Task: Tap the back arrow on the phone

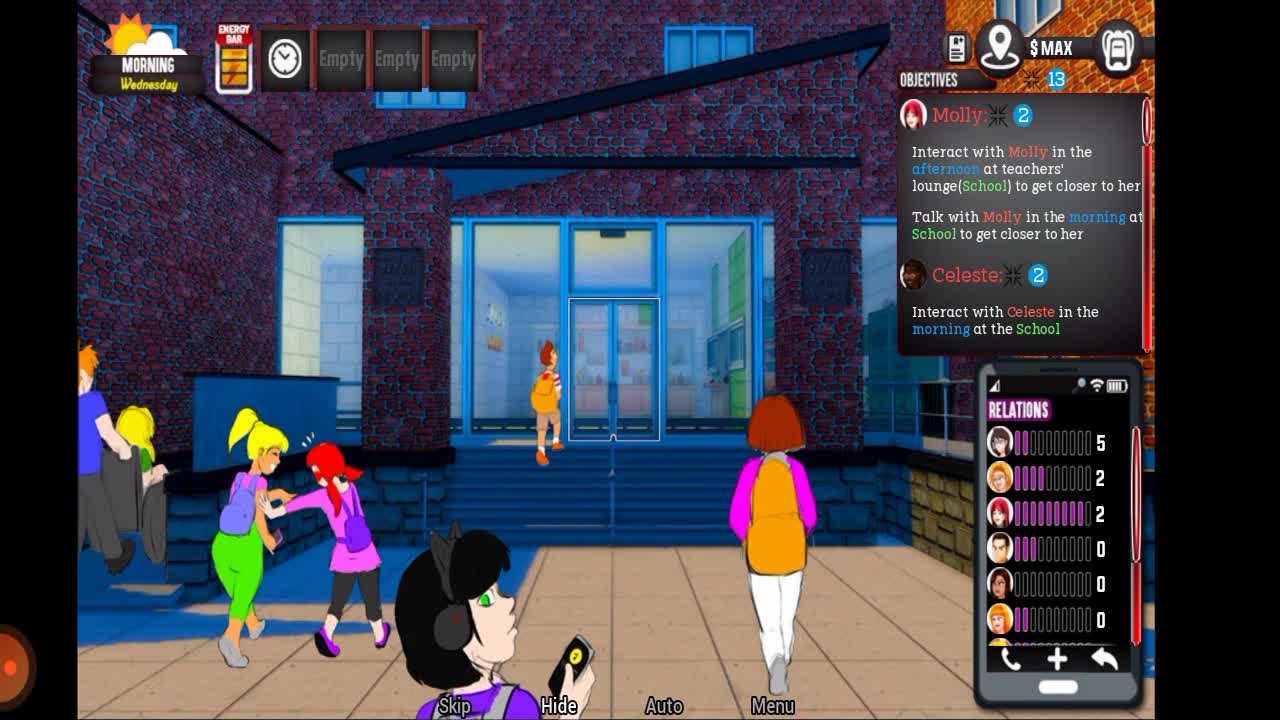Action: point(1104,658)
